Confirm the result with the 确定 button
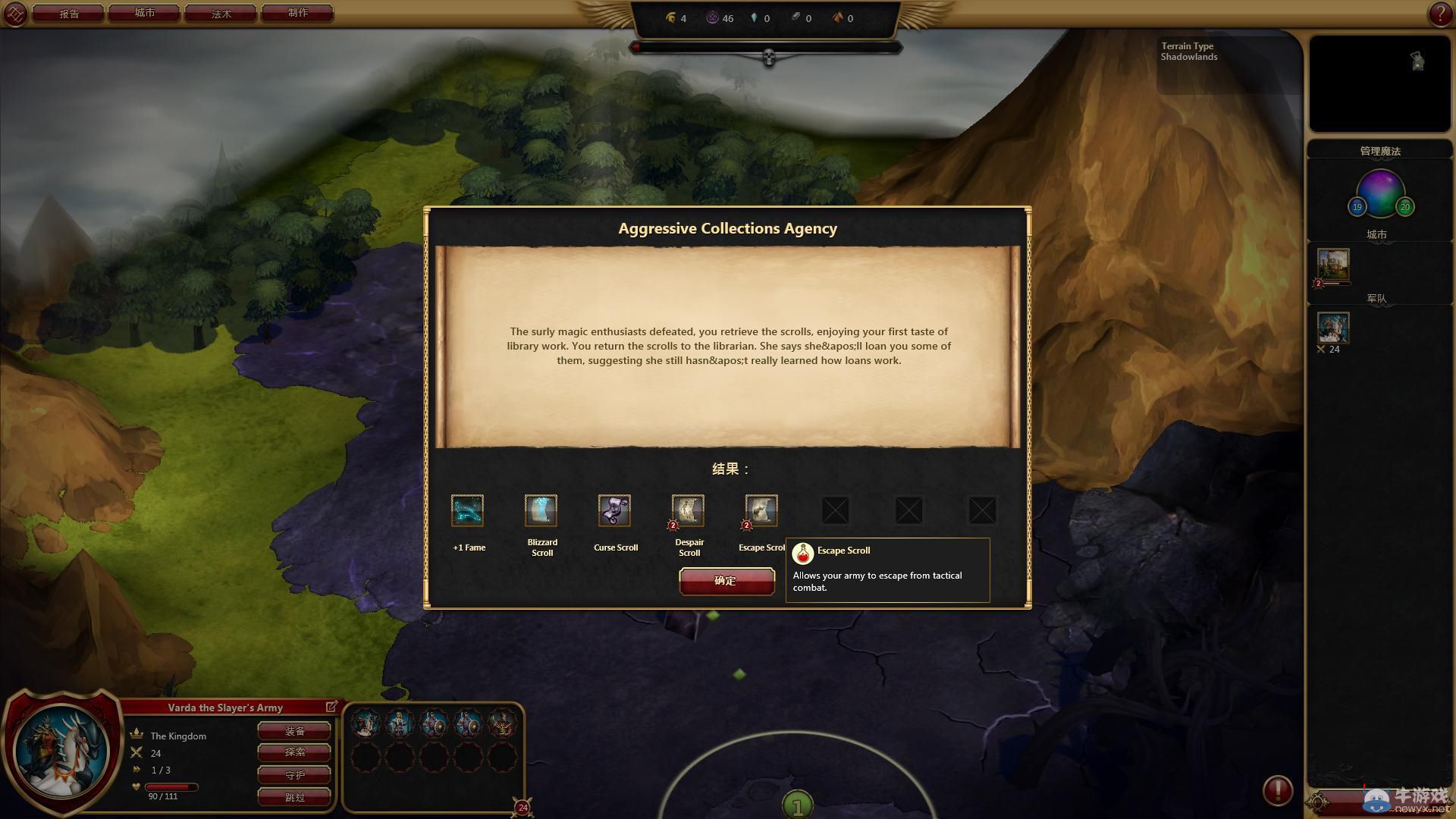Viewport: 1456px width, 819px height. (x=726, y=581)
